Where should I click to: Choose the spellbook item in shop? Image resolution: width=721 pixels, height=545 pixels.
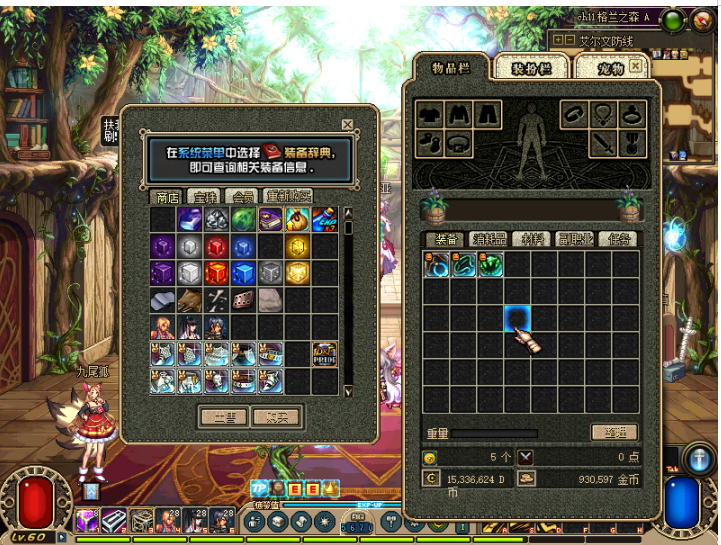coord(270,220)
